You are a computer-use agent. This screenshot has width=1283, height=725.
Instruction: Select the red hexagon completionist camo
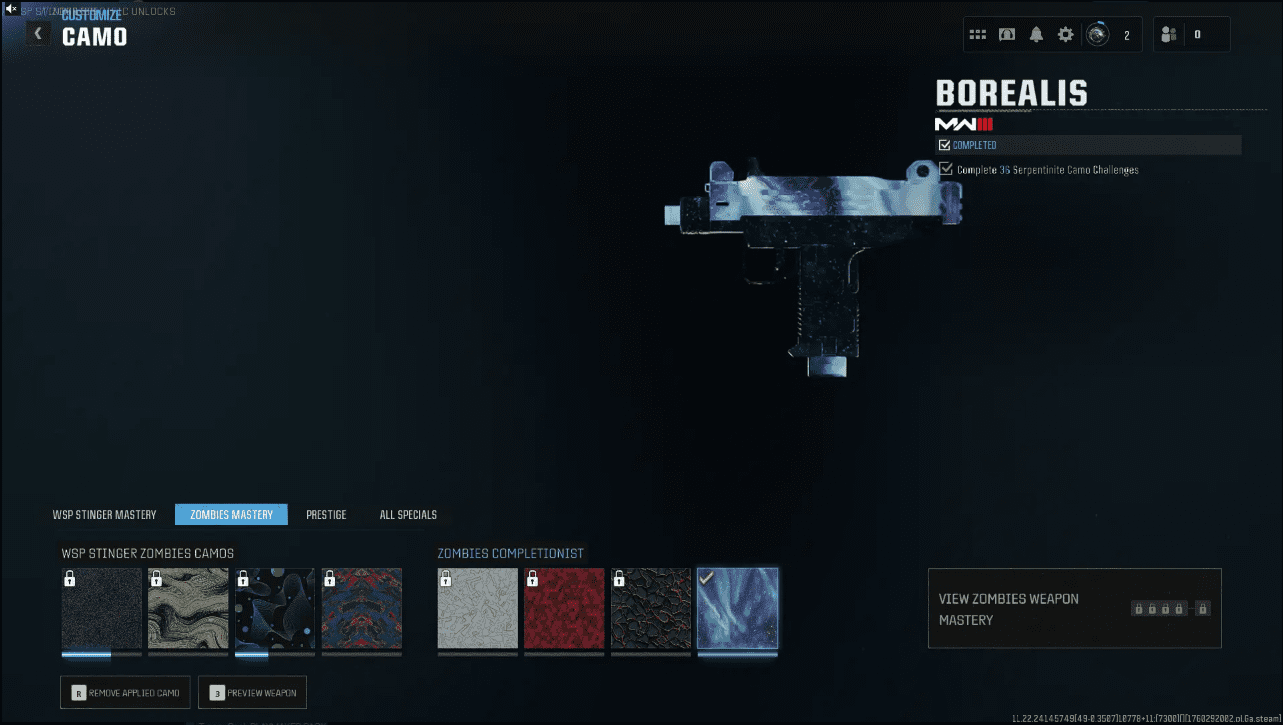[564, 609]
